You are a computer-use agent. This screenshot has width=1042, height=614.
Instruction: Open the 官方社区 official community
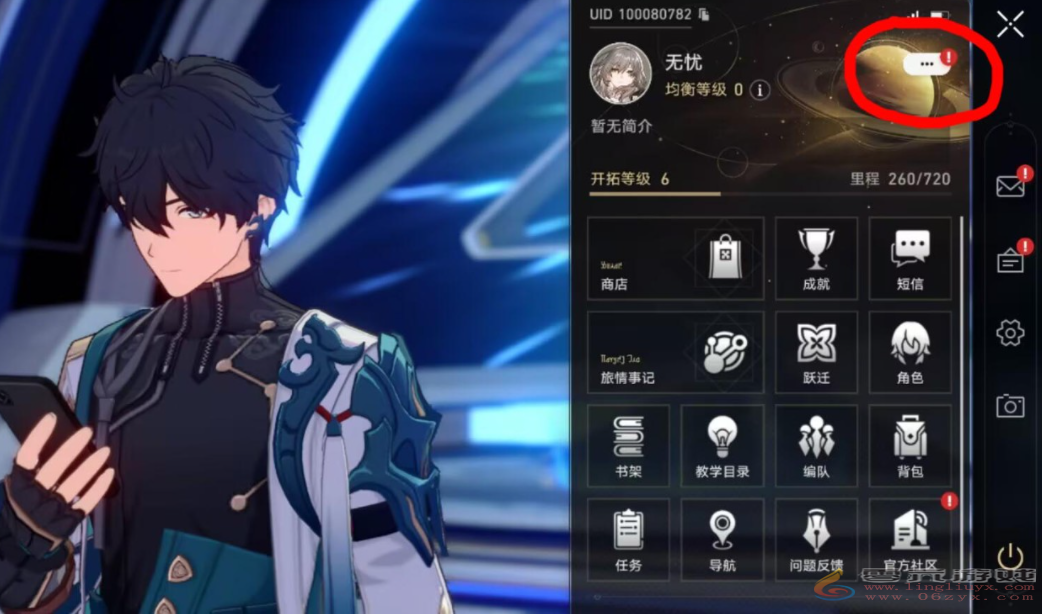click(909, 538)
